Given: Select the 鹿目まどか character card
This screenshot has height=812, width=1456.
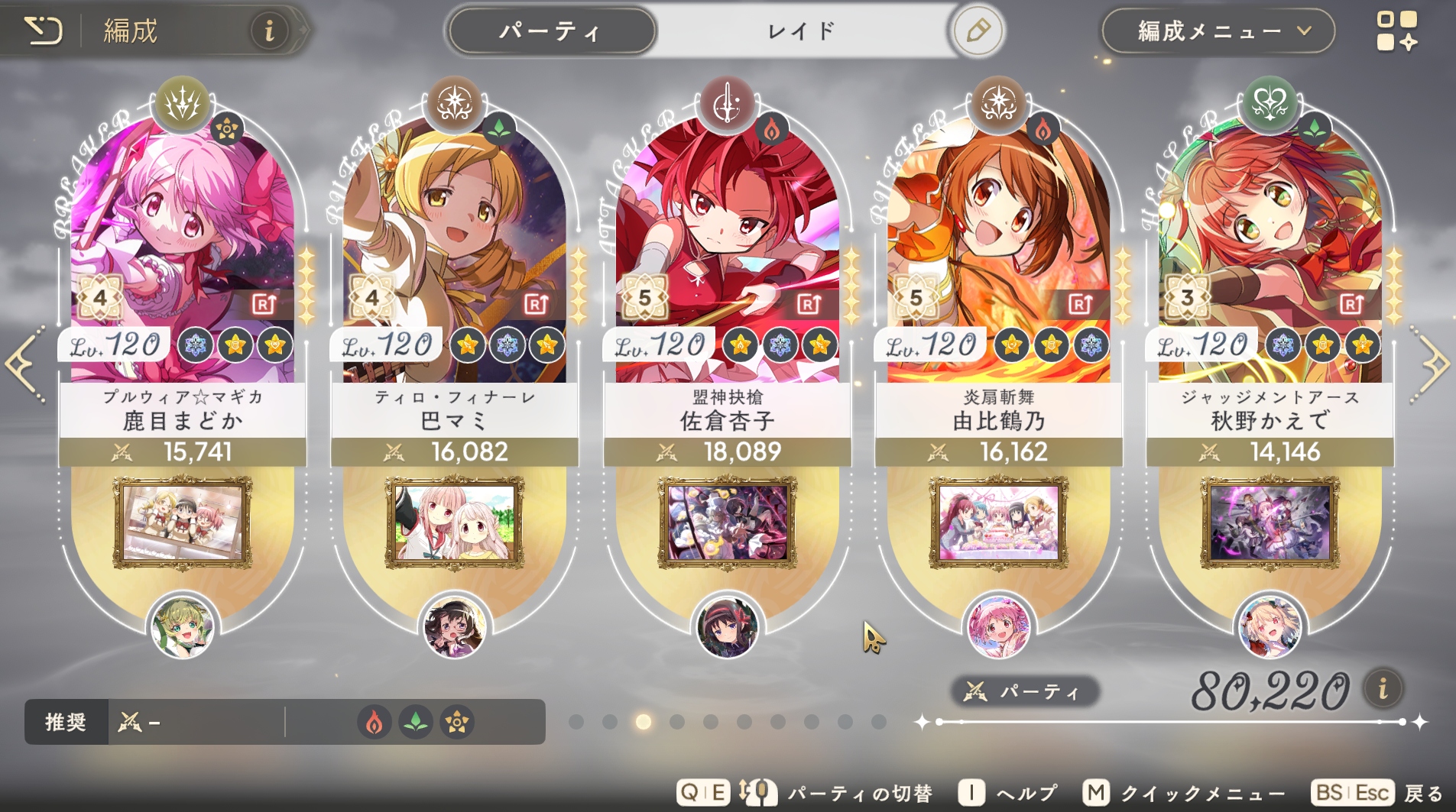Looking at the screenshot, I should click(x=182, y=252).
